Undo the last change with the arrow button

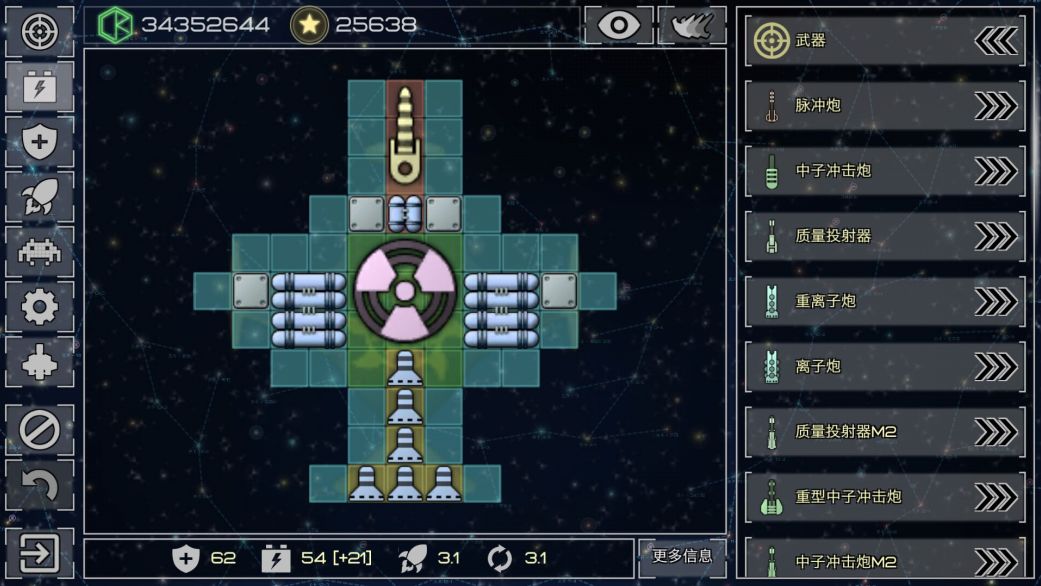[40, 486]
